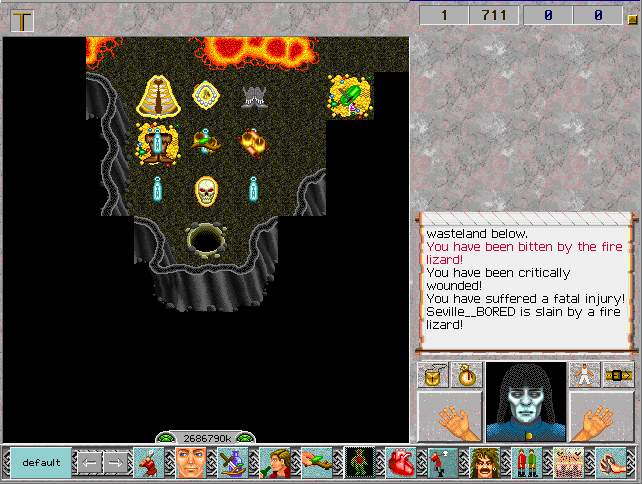Click the two red-clad figures toolbar icon
This screenshot has width=642, height=484.
pos(526,463)
